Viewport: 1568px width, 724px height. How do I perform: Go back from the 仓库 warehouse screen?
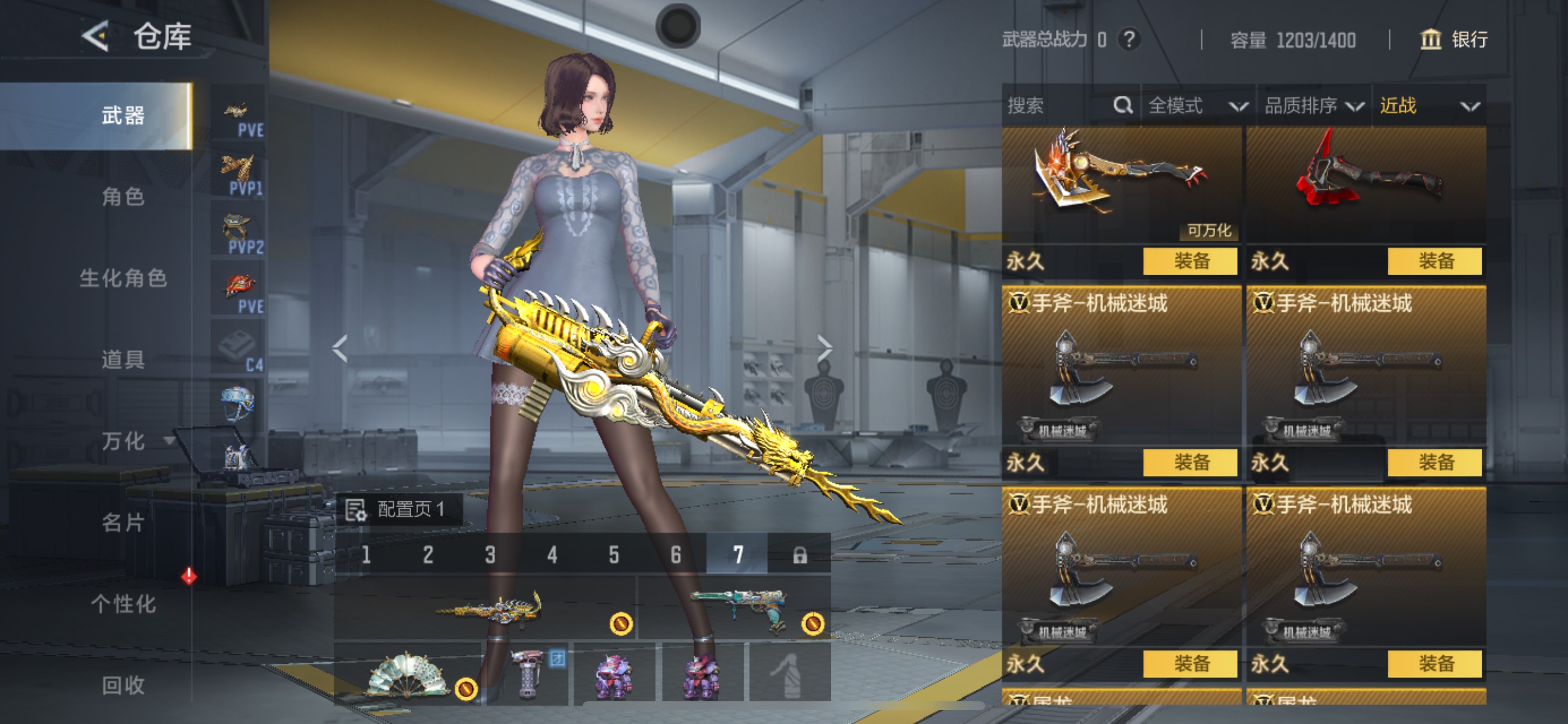[96, 36]
